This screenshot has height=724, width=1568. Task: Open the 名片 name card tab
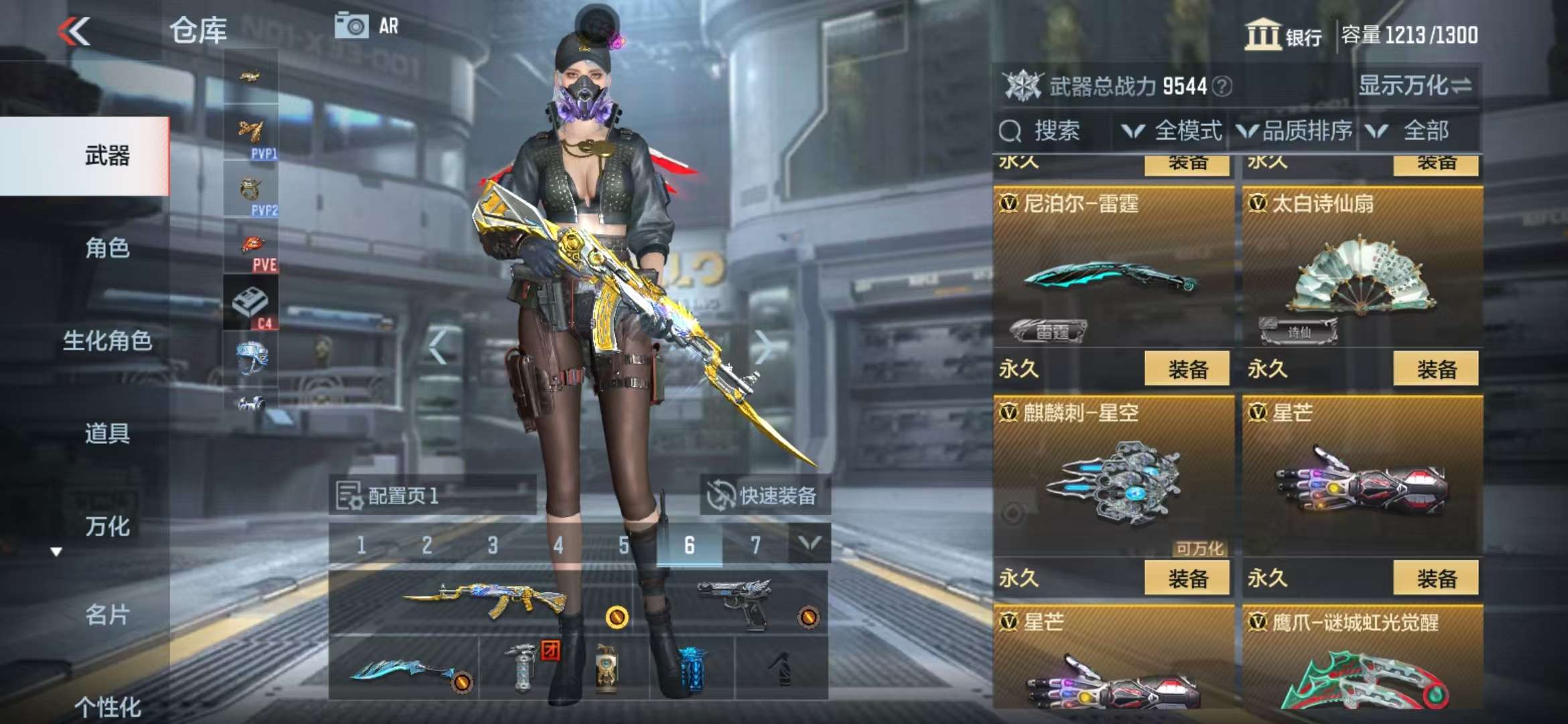pyautogui.click(x=107, y=614)
